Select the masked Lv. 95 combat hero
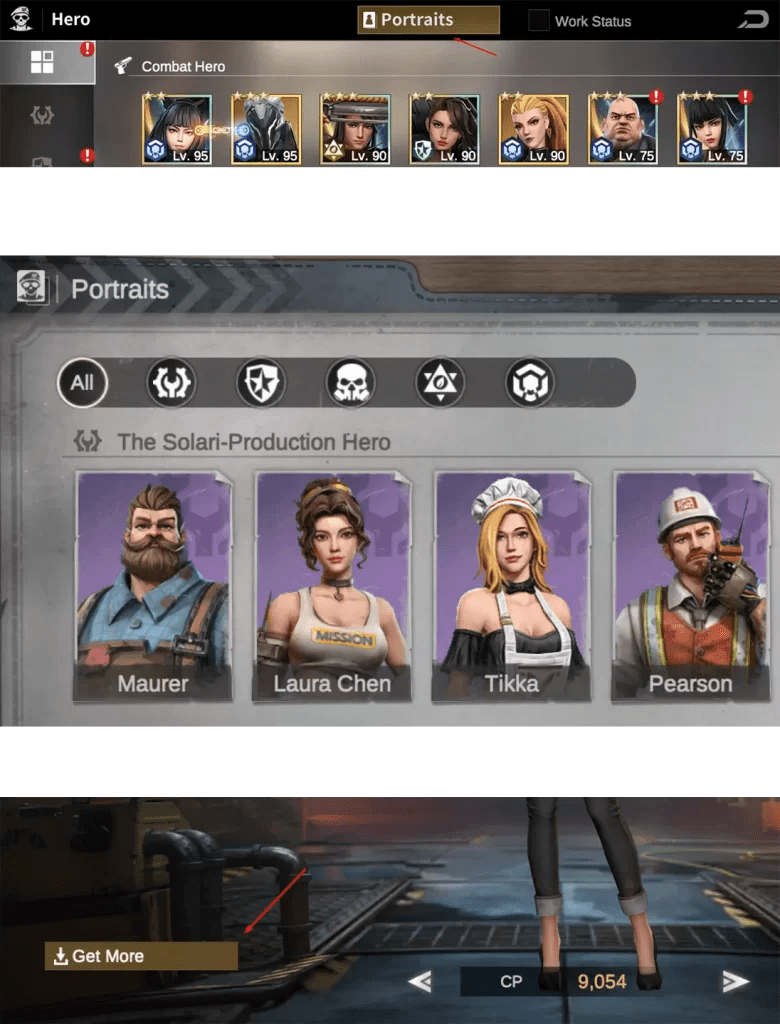This screenshot has height=1024, width=780. point(266,129)
